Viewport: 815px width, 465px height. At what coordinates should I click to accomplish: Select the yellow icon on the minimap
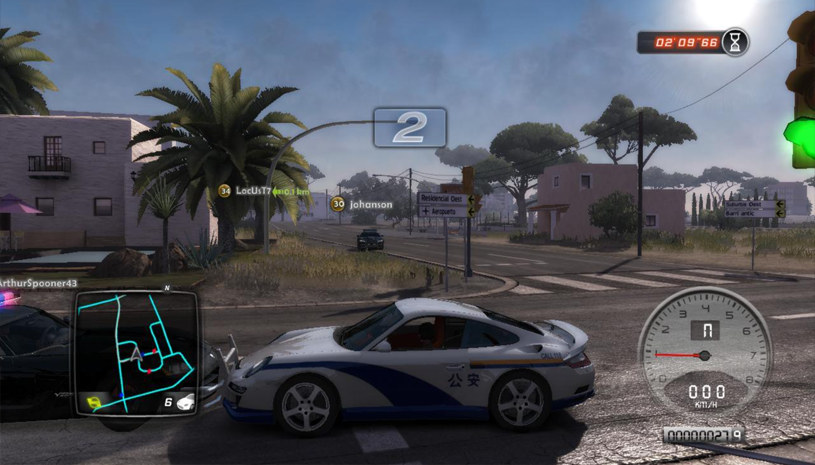pyautogui.click(x=96, y=402)
